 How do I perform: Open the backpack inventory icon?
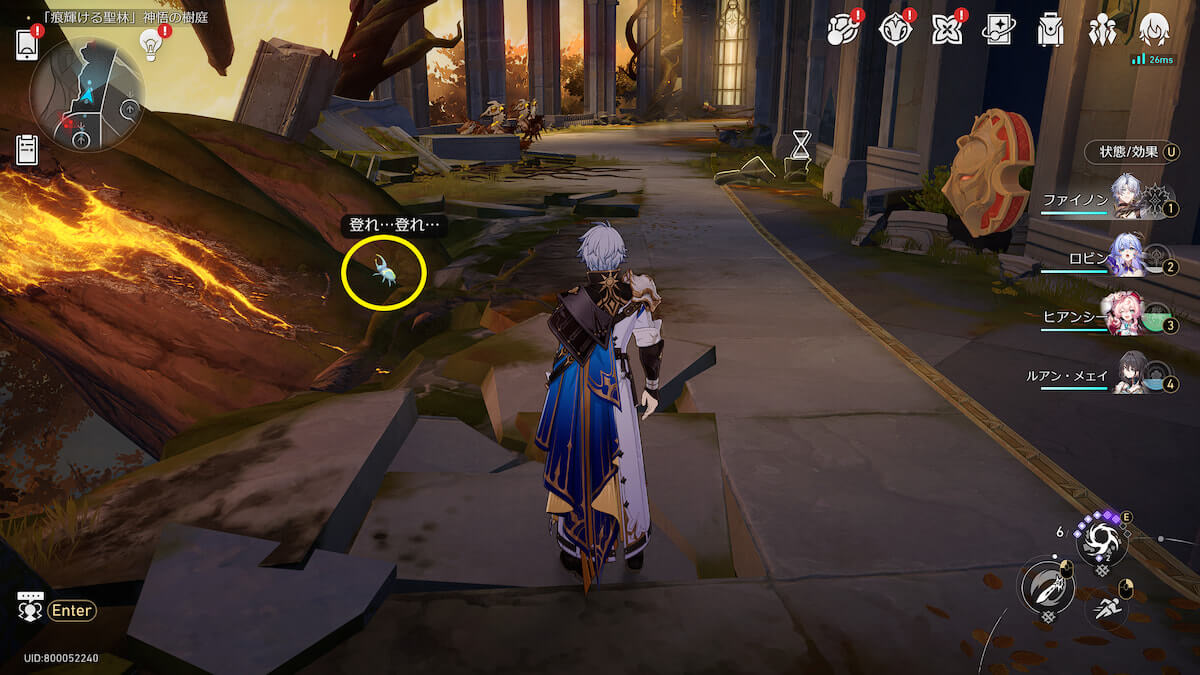[1050, 30]
